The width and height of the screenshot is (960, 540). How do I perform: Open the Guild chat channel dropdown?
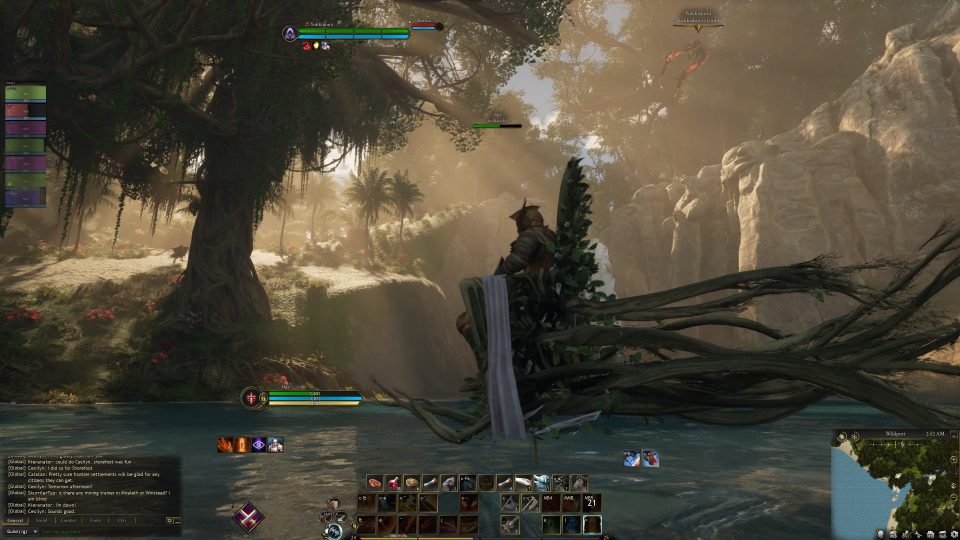coord(20,532)
